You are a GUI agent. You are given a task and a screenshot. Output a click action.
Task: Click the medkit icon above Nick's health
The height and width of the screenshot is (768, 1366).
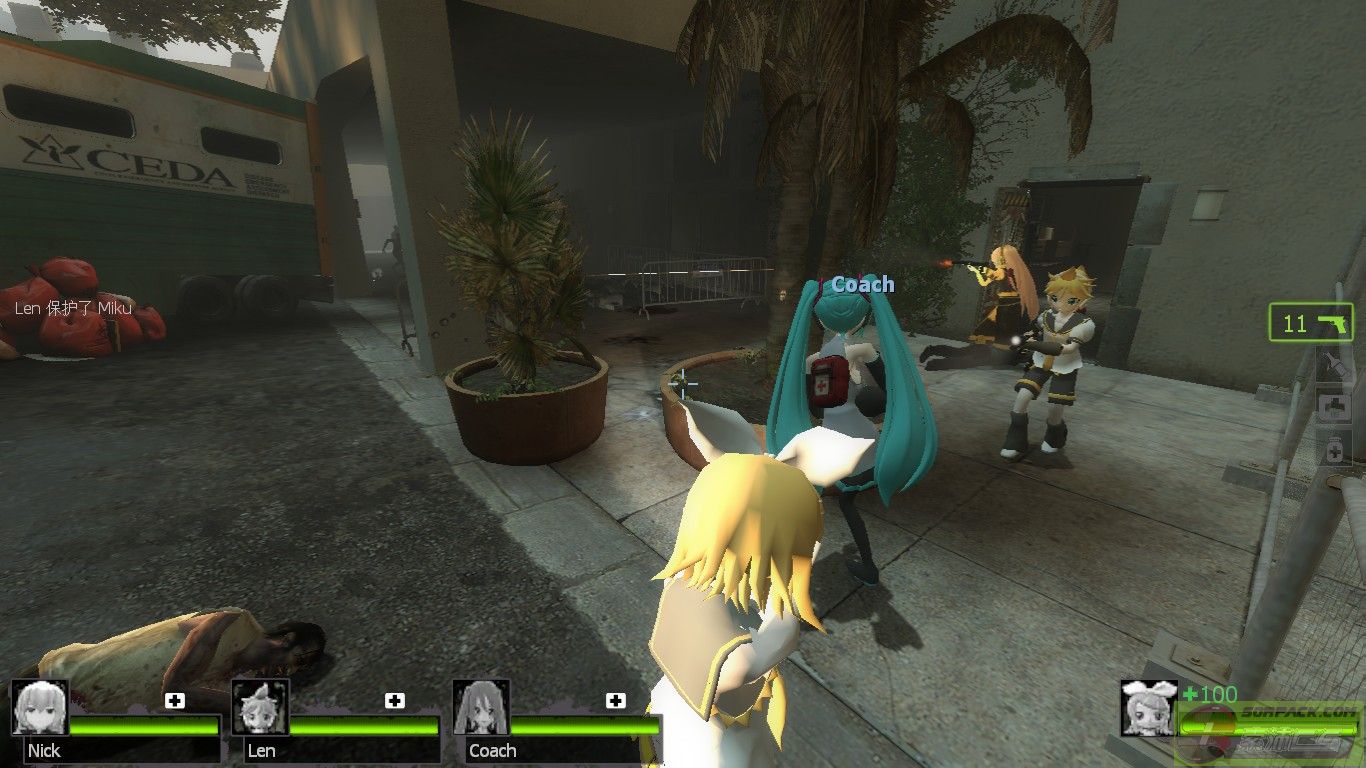(175, 700)
